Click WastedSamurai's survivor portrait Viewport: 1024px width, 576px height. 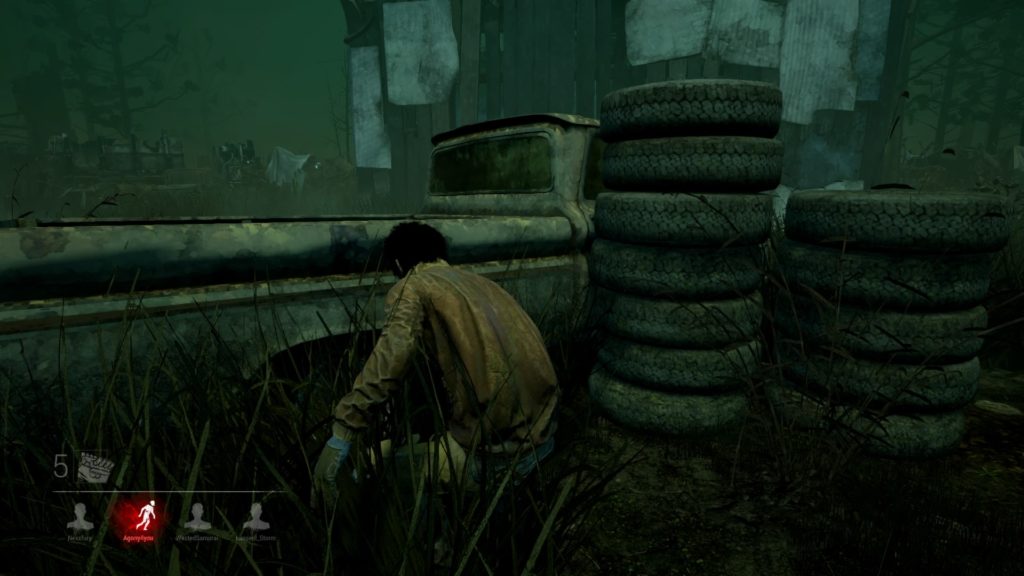[198, 516]
